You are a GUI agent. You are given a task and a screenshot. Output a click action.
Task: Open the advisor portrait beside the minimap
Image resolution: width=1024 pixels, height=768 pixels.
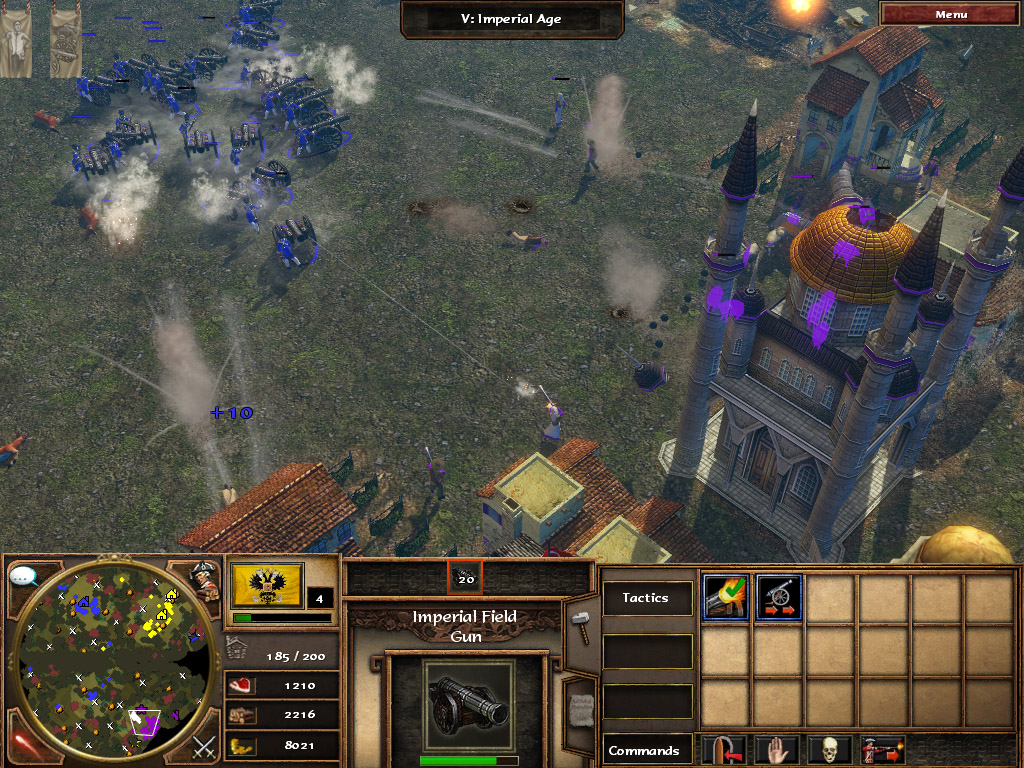[x=204, y=581]
